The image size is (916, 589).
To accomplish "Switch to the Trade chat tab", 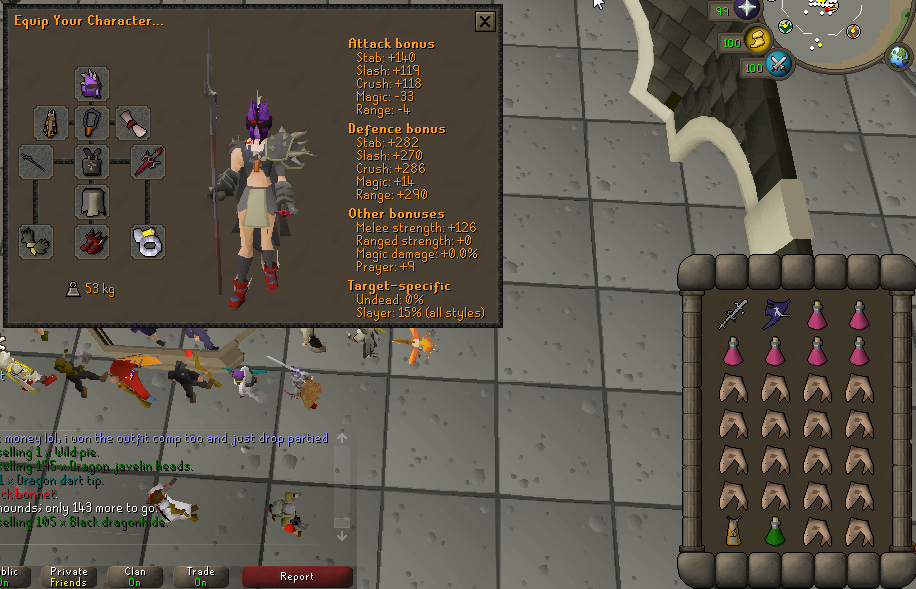I will coord(200,576).
